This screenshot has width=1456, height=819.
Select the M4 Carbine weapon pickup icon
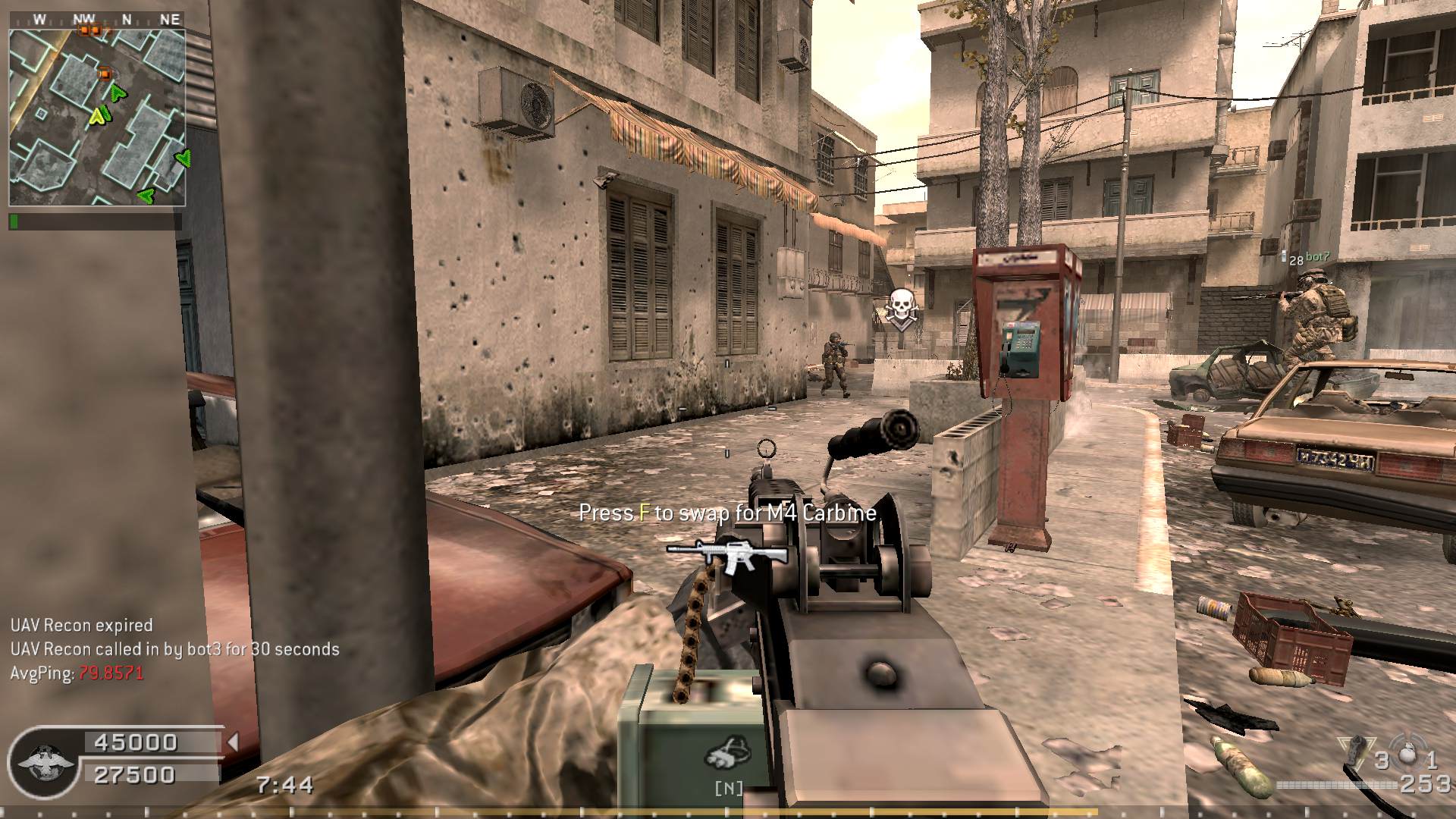(726, 557)
